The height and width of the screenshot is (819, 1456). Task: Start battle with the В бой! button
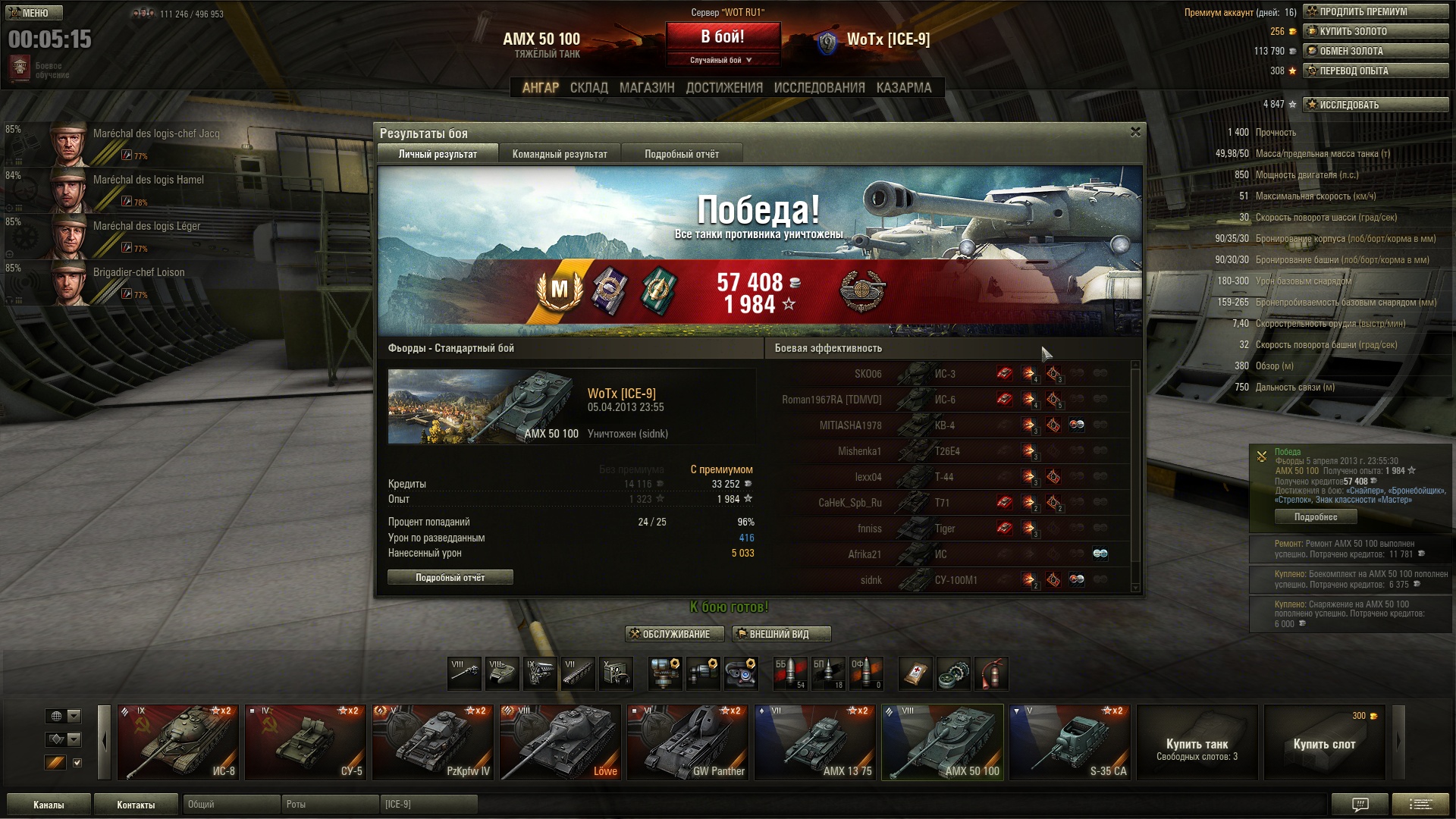pyautogui.click(x=723, y=36)
